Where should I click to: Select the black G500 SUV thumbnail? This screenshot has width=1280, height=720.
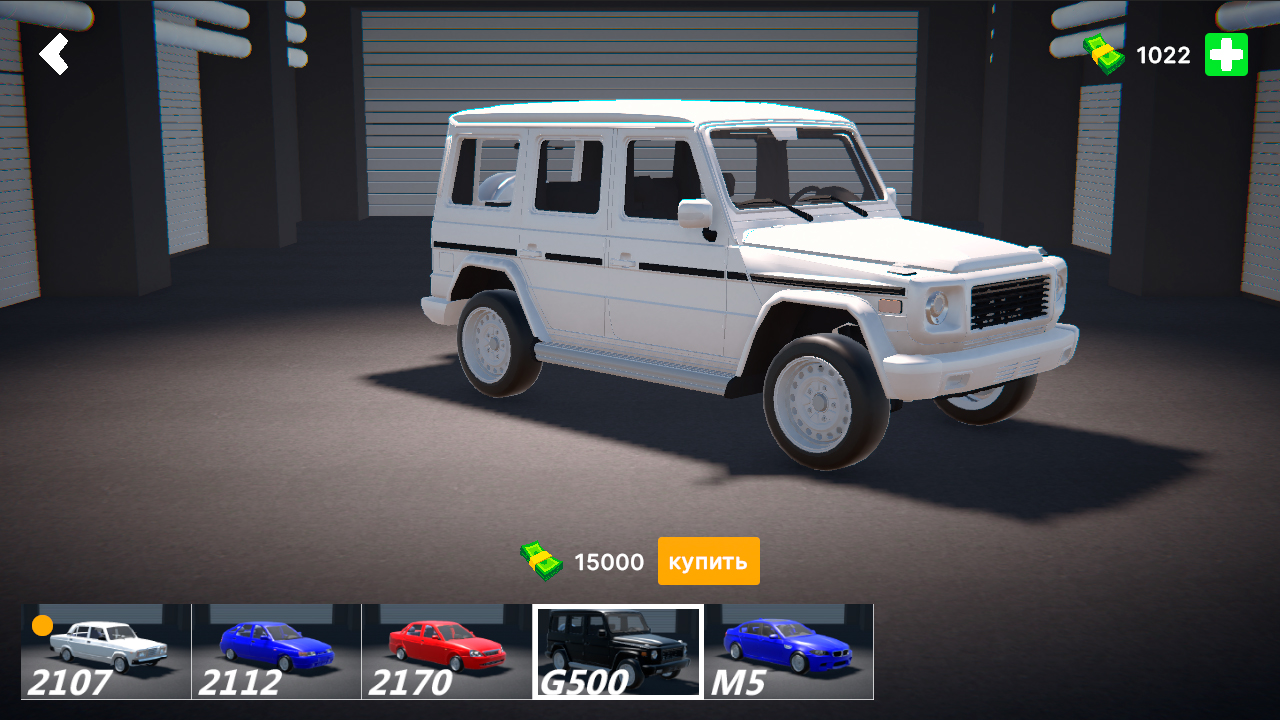tap(617, 650)
